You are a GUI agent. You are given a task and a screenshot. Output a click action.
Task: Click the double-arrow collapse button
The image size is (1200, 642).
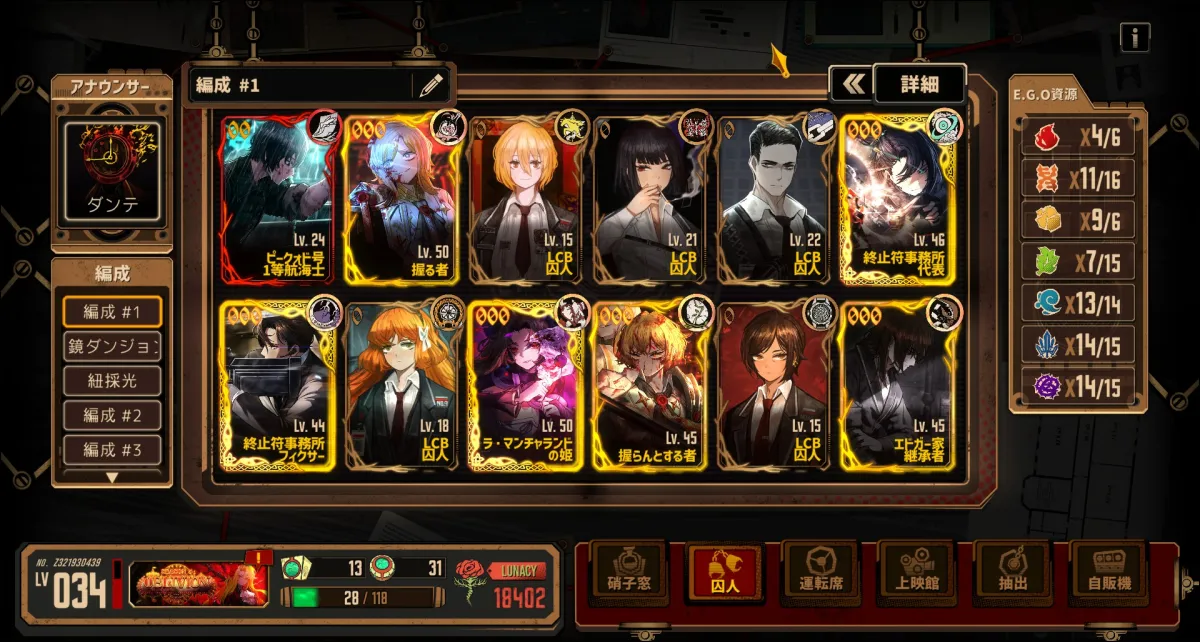click(x=851, y=84)
